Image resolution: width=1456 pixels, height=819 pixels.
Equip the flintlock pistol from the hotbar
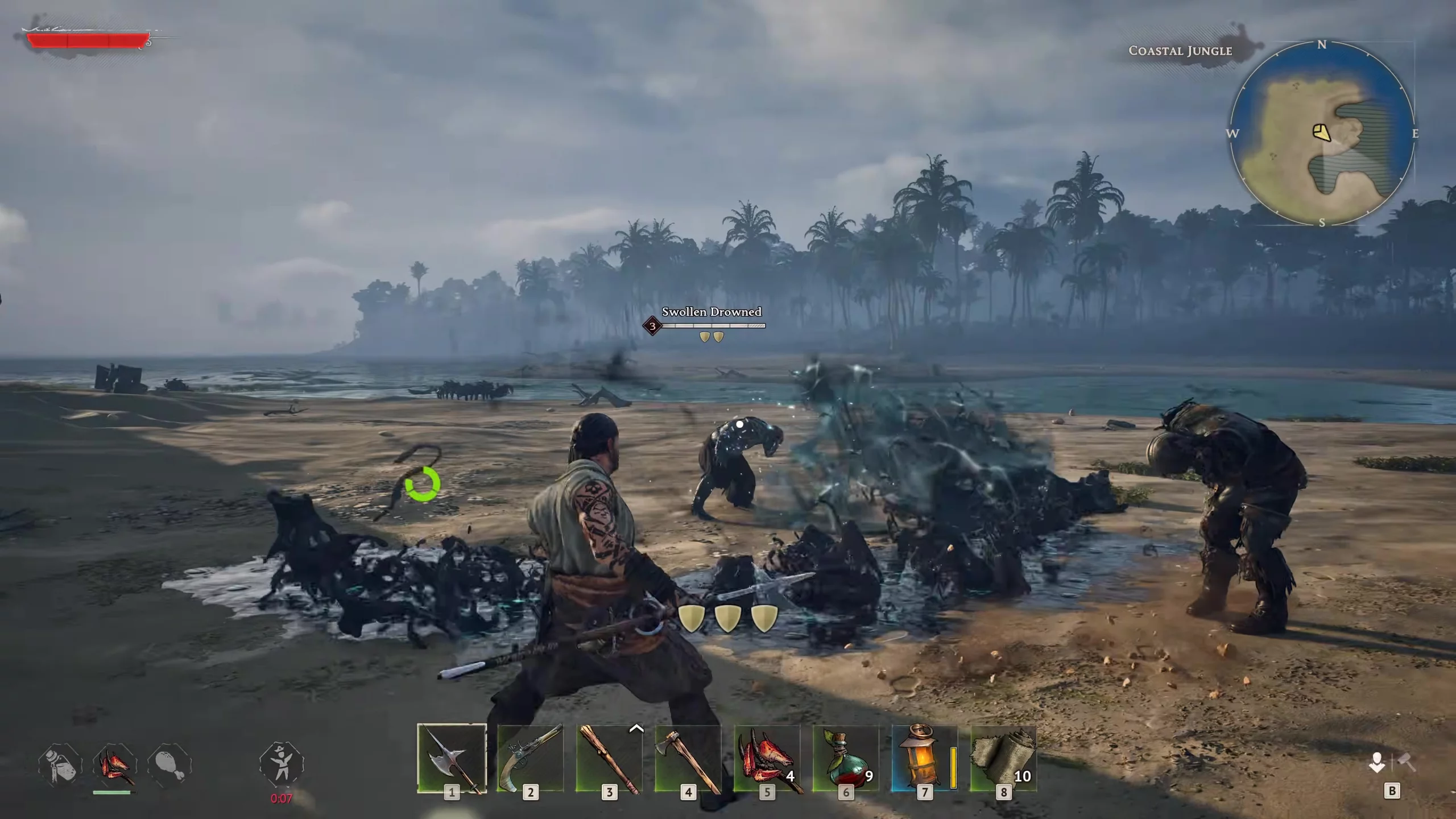coord(530,758)
